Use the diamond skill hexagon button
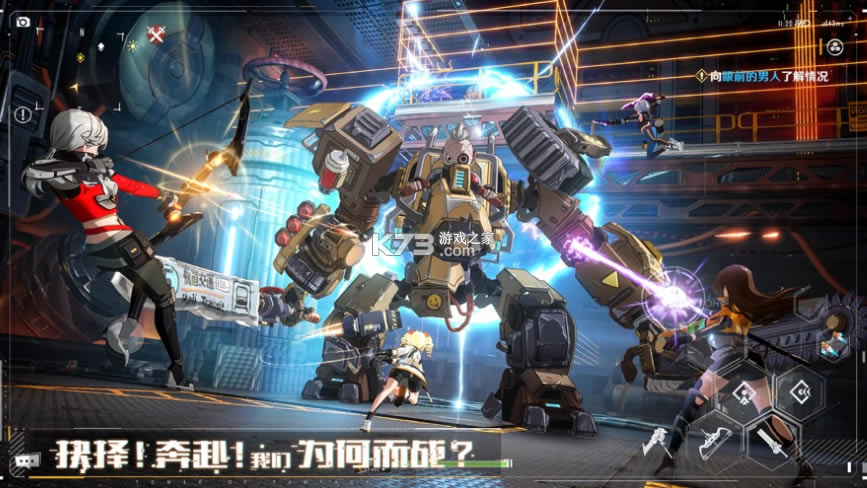 click(742, 391)
